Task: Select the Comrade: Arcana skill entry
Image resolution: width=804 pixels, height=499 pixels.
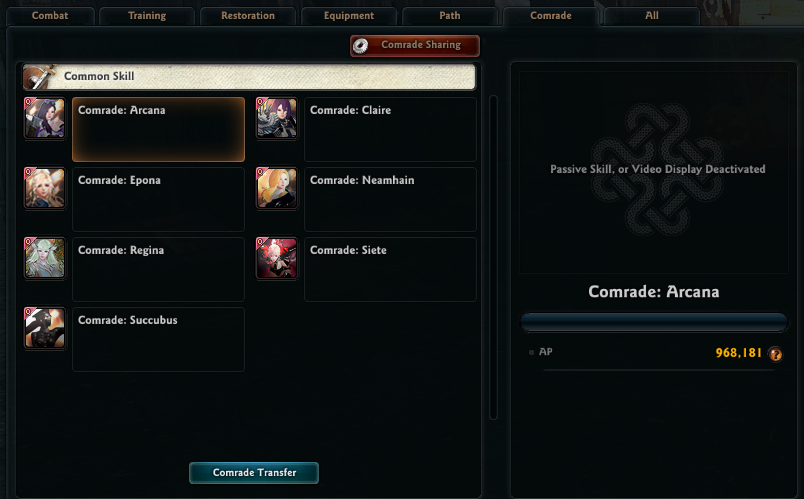Action: 158,129
